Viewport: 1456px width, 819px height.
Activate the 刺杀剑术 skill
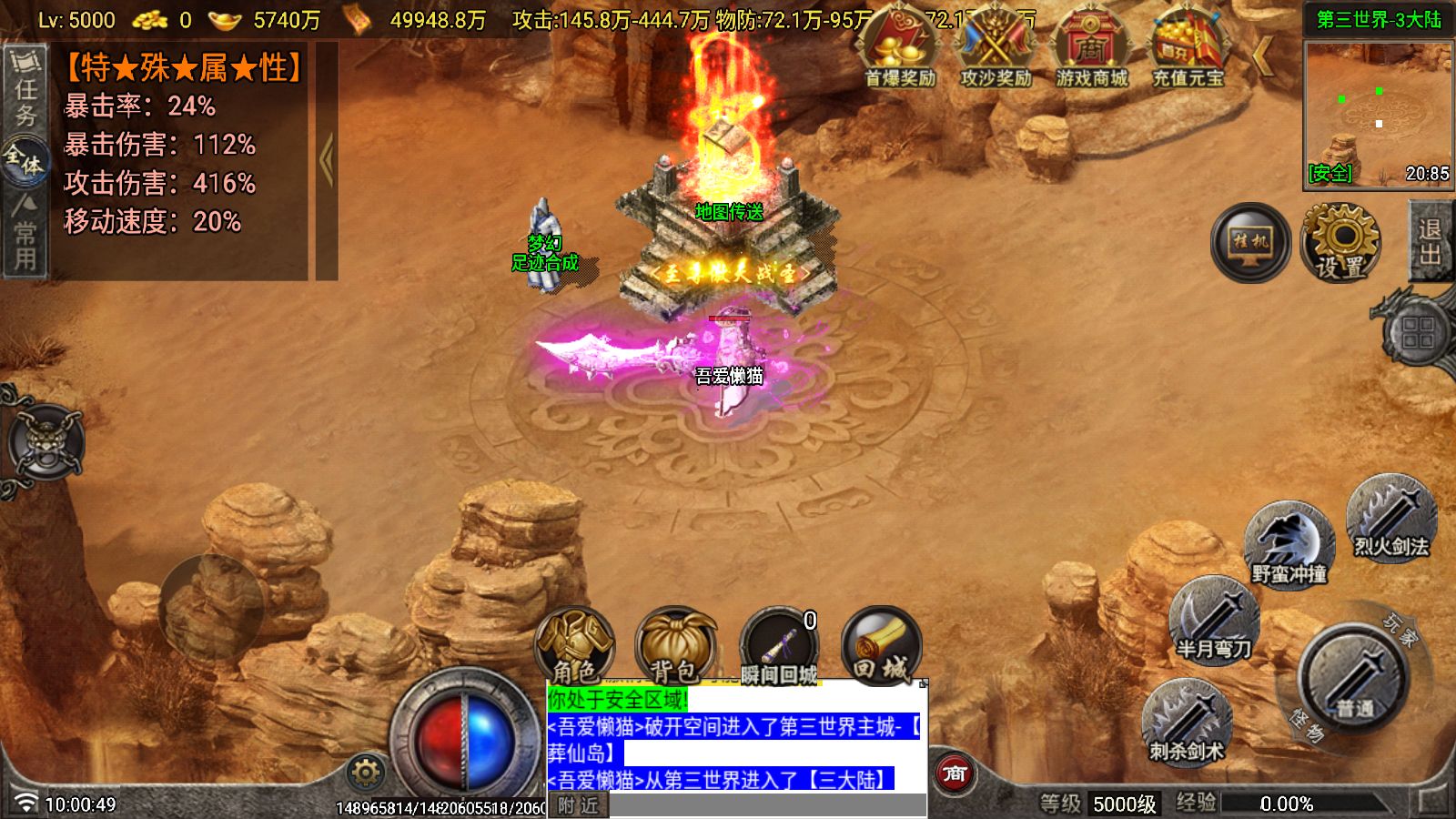coord(1186,724)
